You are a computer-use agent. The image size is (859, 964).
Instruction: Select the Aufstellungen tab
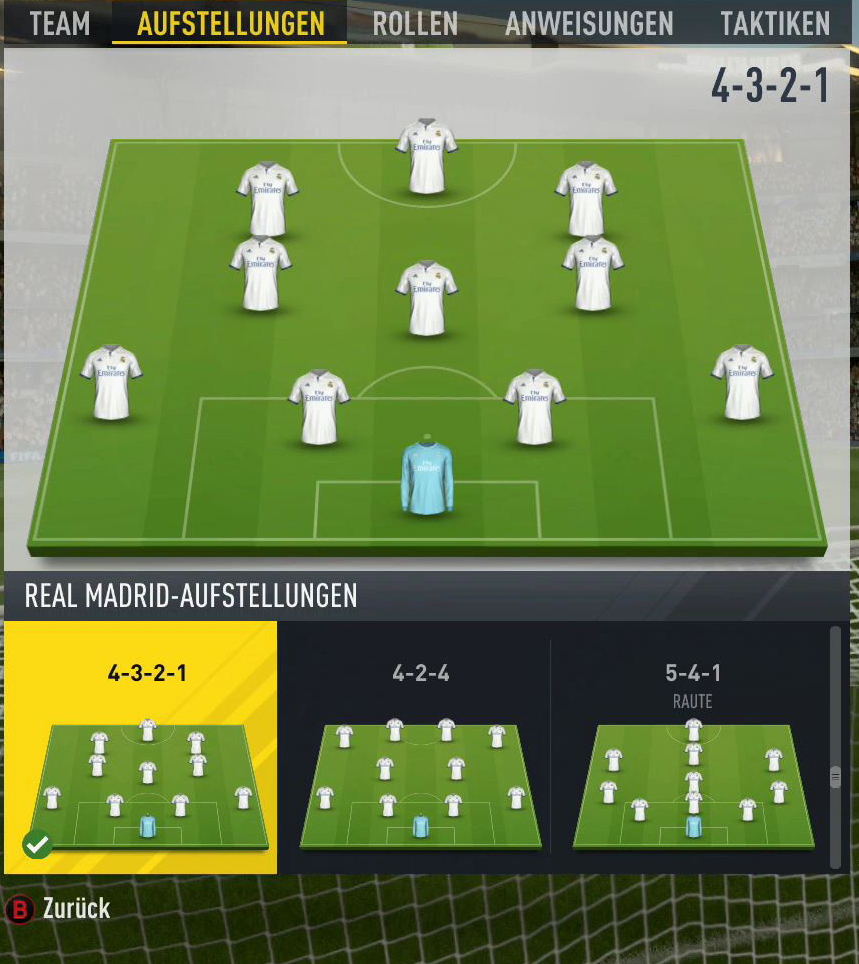(230, 23)
